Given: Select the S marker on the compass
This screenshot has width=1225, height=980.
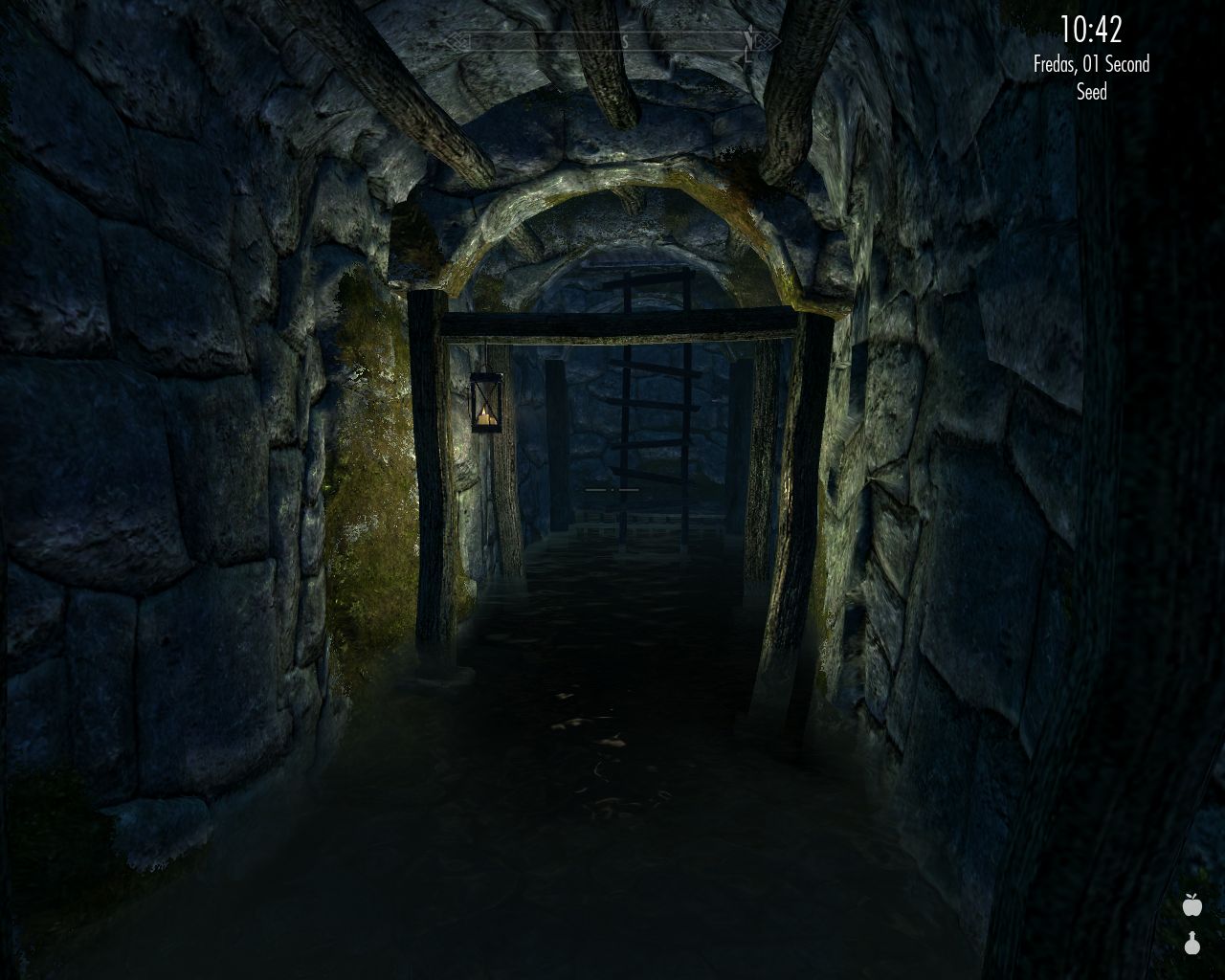Looking at the screenshot, I should click(625, 39).
